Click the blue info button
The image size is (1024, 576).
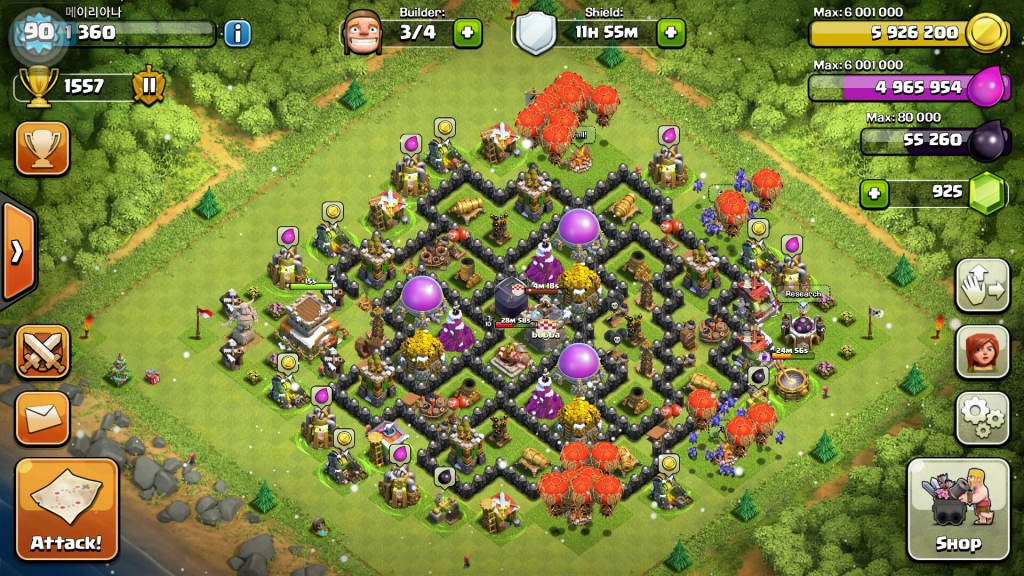237,33
